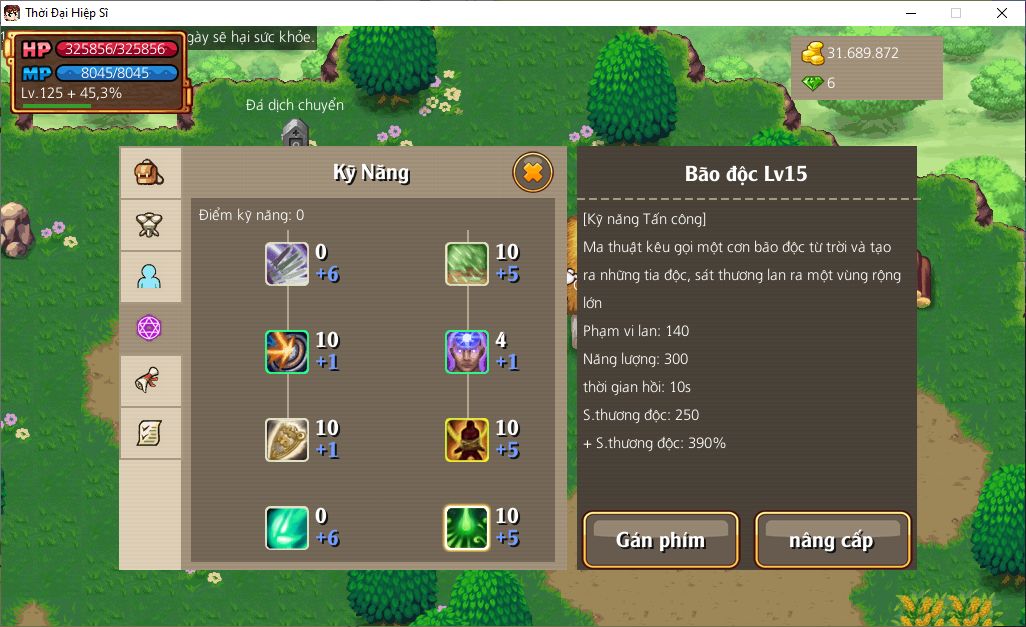Pick the teal green beam skill
The image size is (1026, 627).
[x=287, y=528]
